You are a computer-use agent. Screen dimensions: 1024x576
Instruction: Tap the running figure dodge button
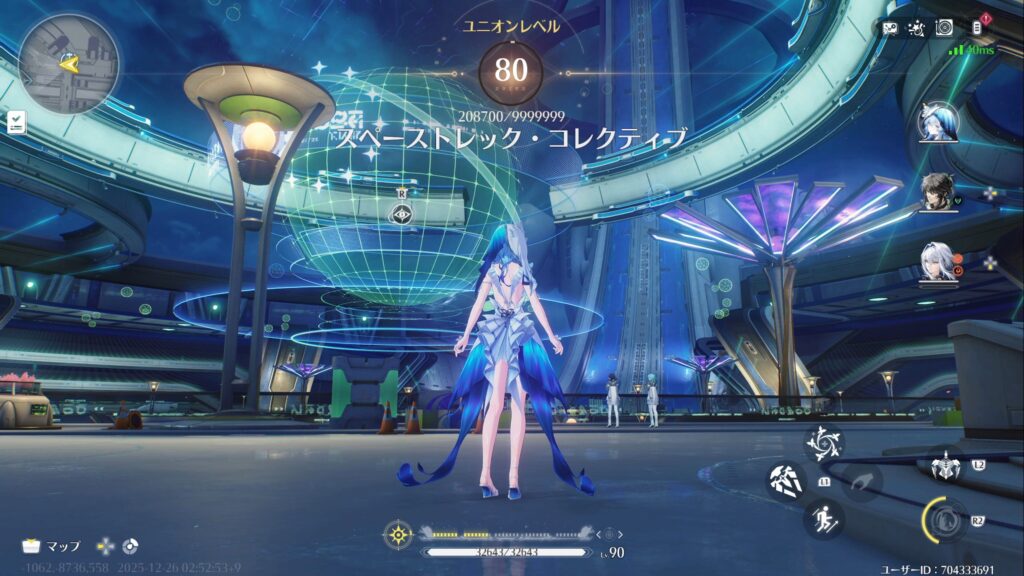pyautogui.click(x=824, y=519)
